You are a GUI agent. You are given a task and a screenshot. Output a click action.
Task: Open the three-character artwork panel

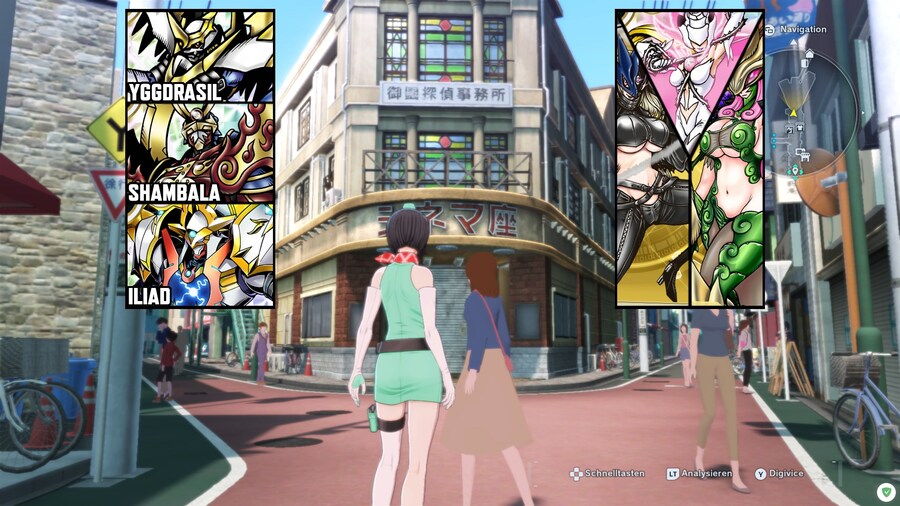690,158
